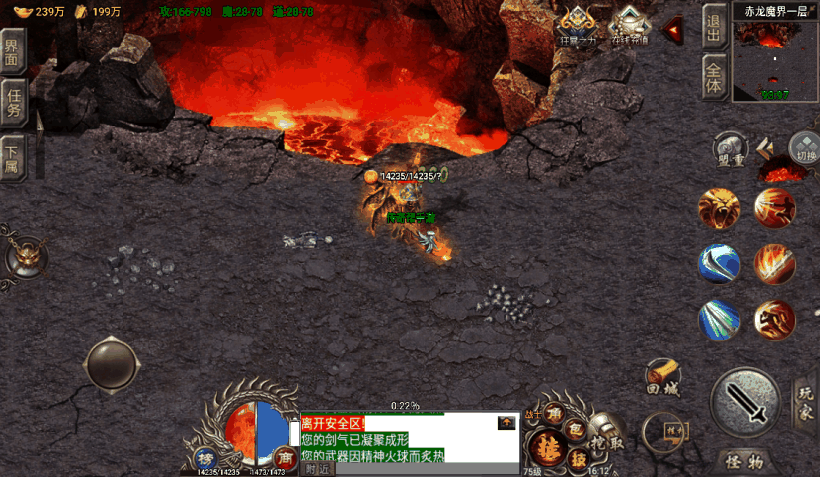Viewport: 820px width, 477px height.
Task: Open the 在线充值 recharge icon
Action: pyautogui.click(x=630, y=25)
